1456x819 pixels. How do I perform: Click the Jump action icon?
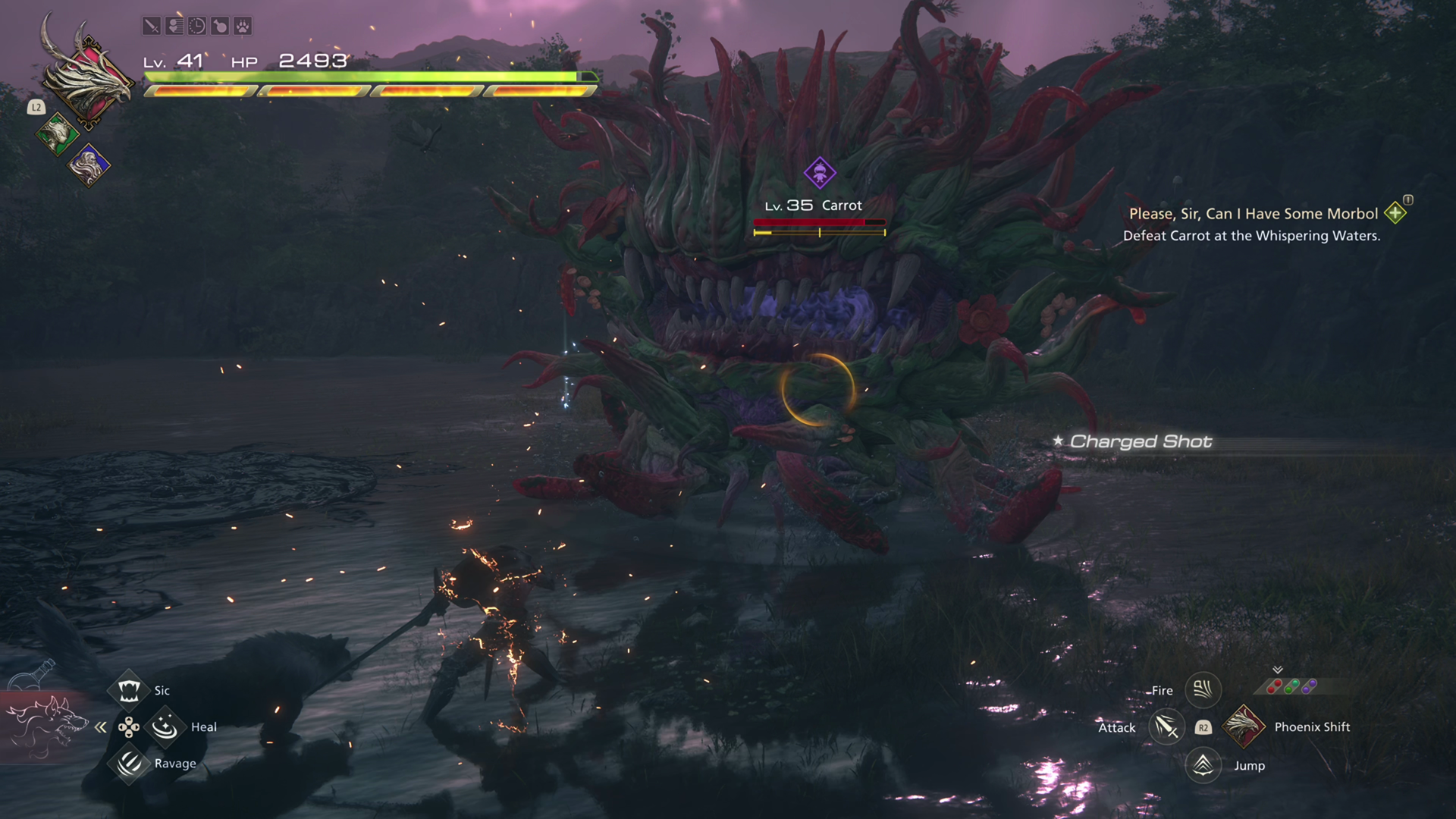pyautogui.click(x=1203, y=765)
